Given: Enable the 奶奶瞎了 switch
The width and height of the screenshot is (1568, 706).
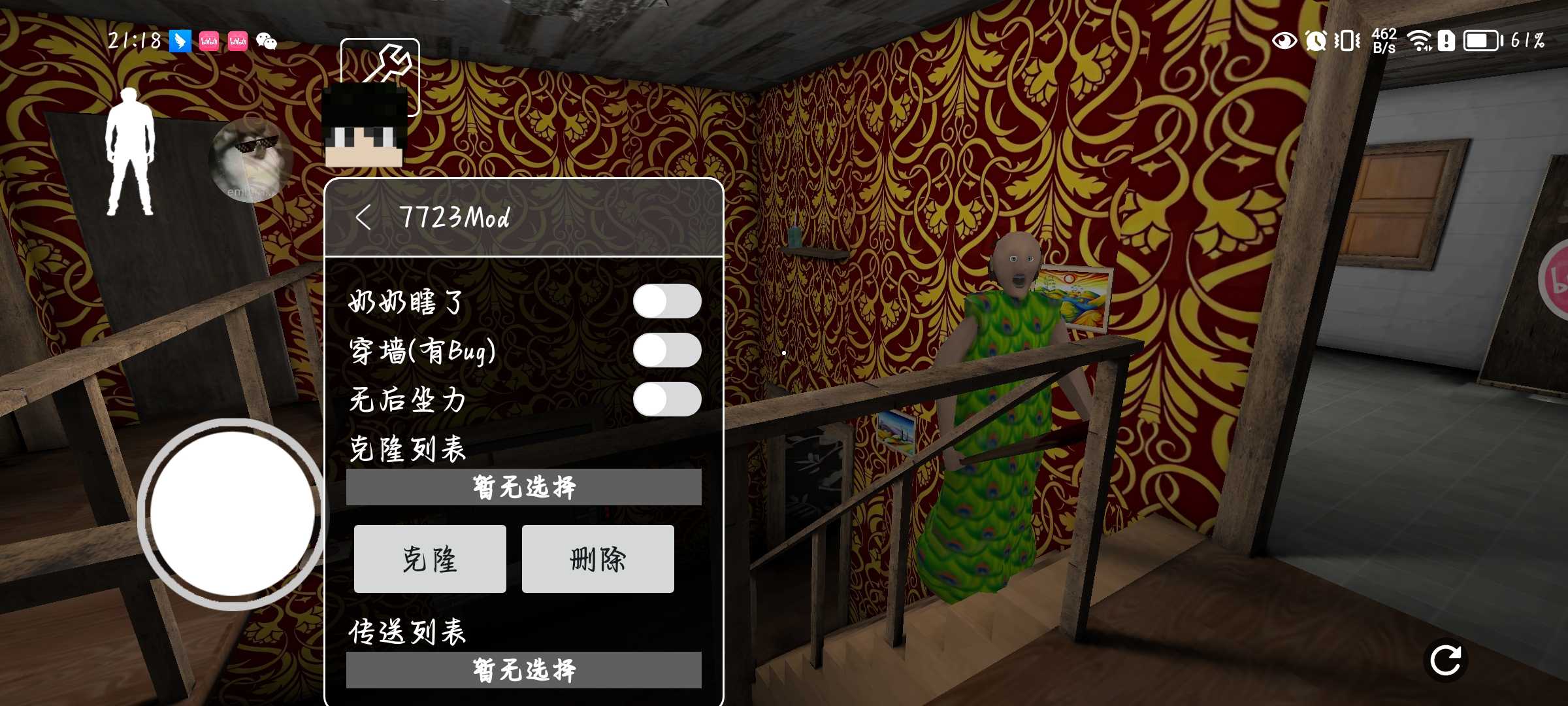Looking at the screenshot, I should [668, 301].
